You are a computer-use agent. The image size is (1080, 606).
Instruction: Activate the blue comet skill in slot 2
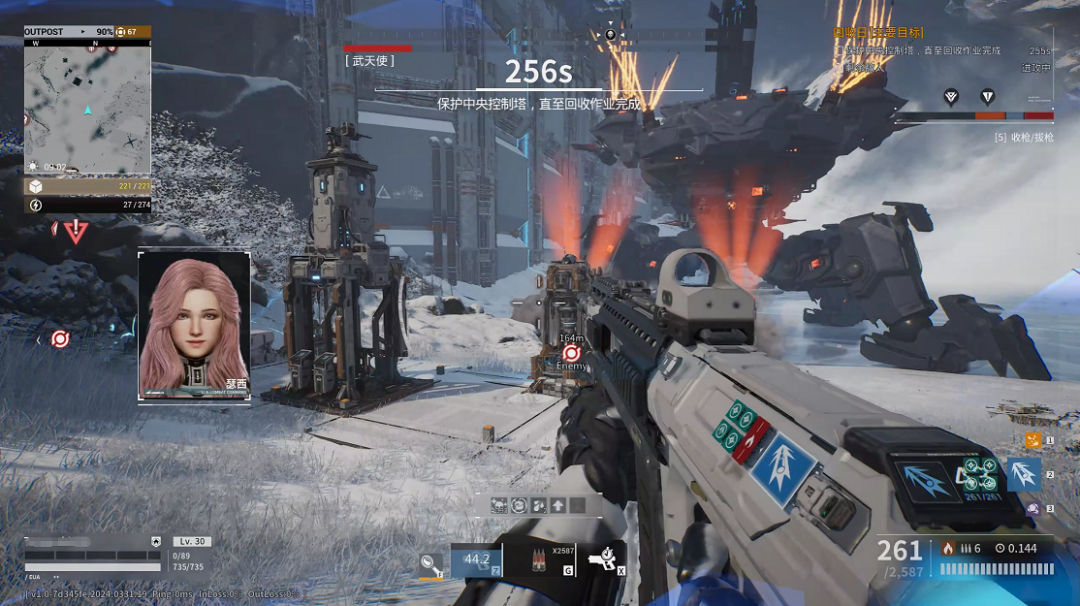pyautogui.click(x=1022, y=474)
